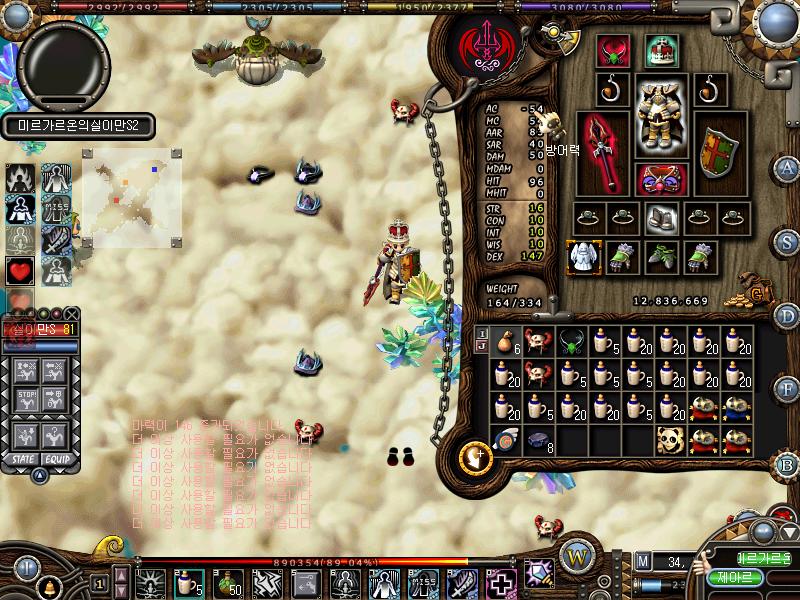Viewport: 800px width, 600px height.
Task: Close the pet command panel
Action: click(x=72, y=313)
